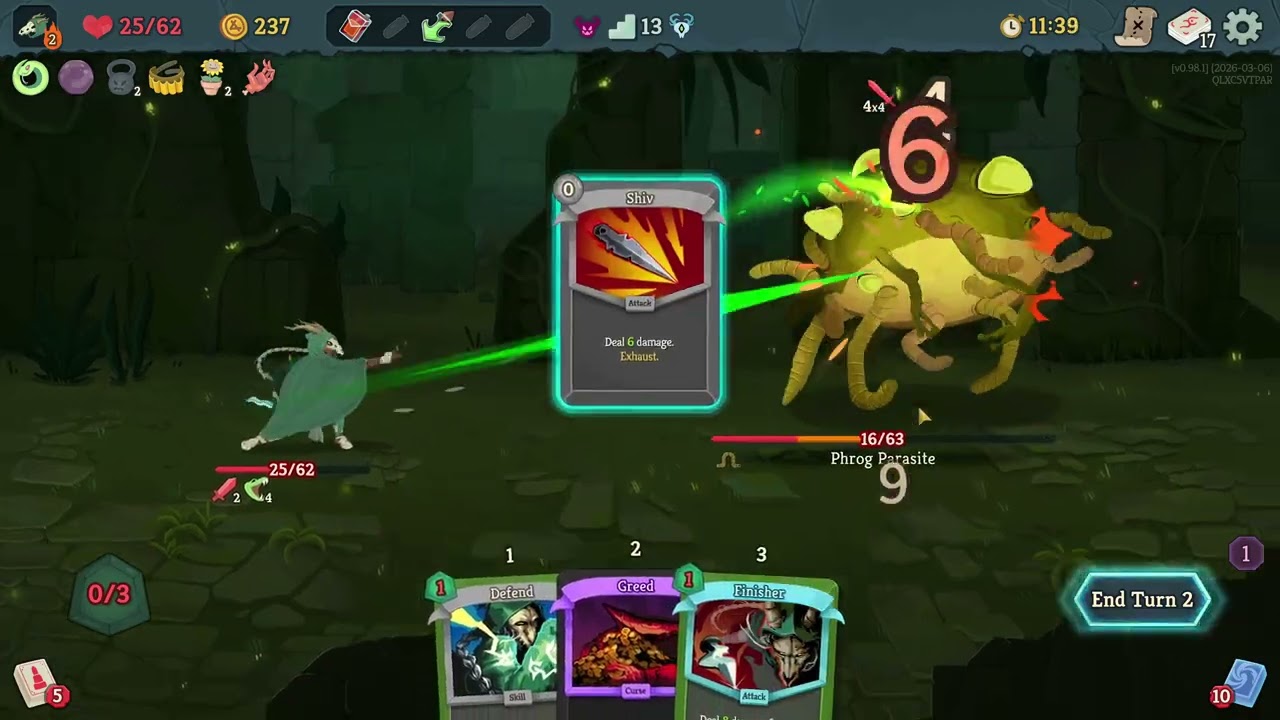View the full deck of 17 cards
Image resolution: width=1280 pixels, height=720 pixels.
click(x=1190, y=27)
